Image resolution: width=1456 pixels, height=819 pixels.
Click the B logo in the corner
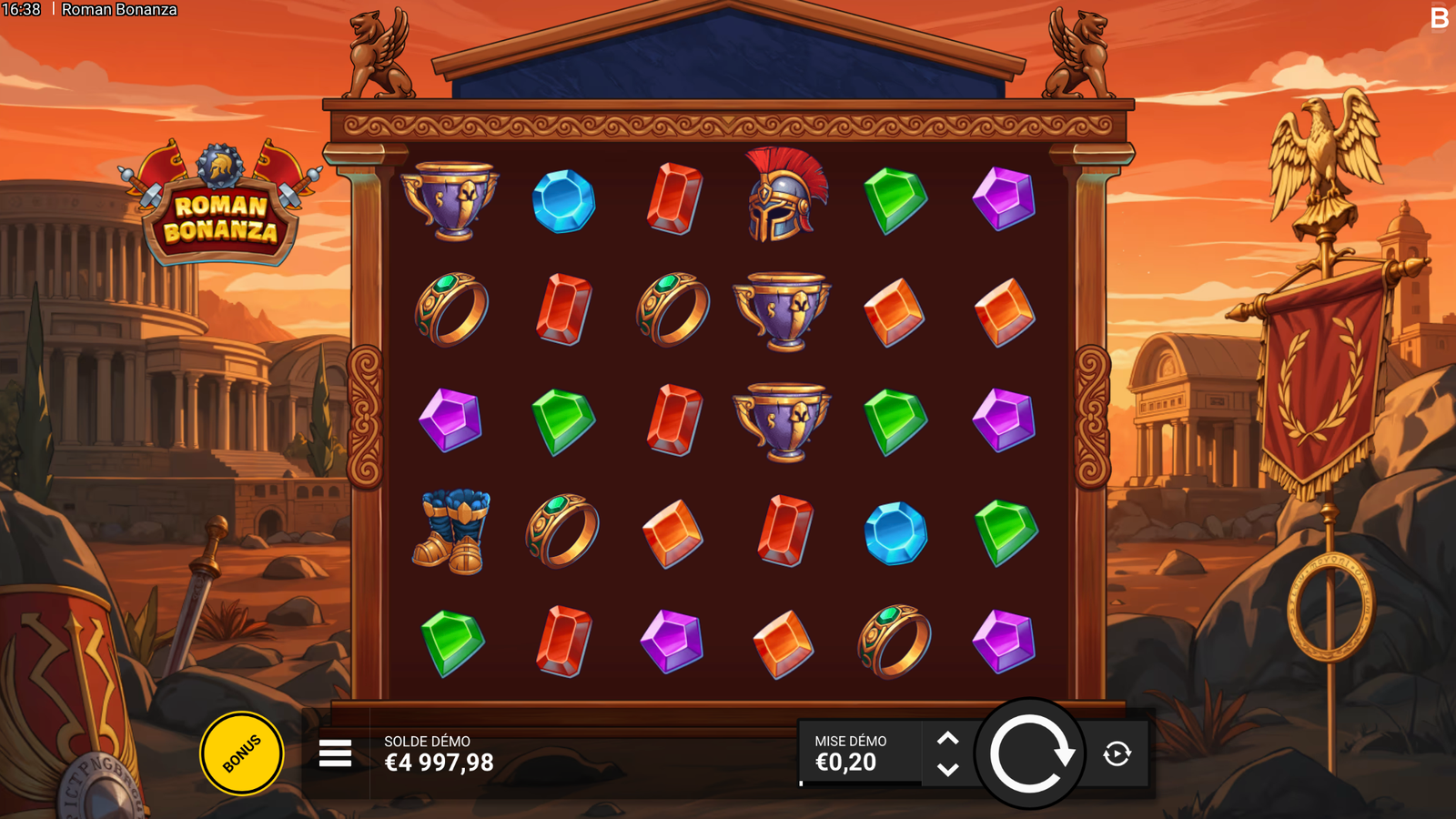(x=1439, y=17)
